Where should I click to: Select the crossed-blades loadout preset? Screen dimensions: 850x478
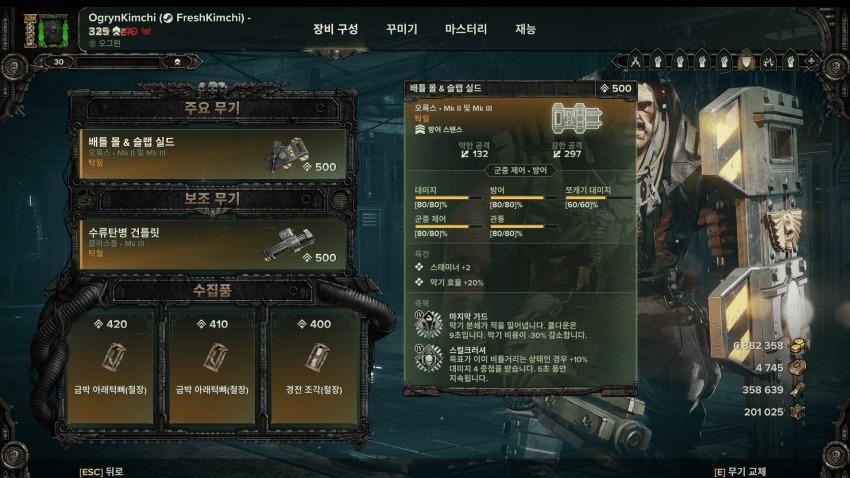(x=635, y=62)
